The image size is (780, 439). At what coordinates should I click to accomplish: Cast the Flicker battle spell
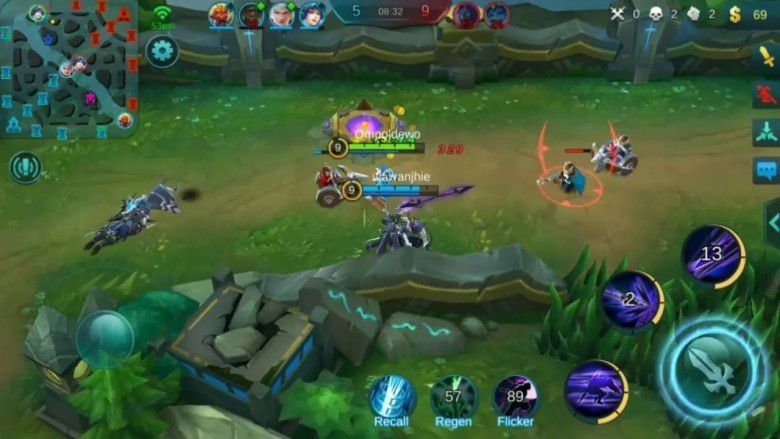point(516,397)
